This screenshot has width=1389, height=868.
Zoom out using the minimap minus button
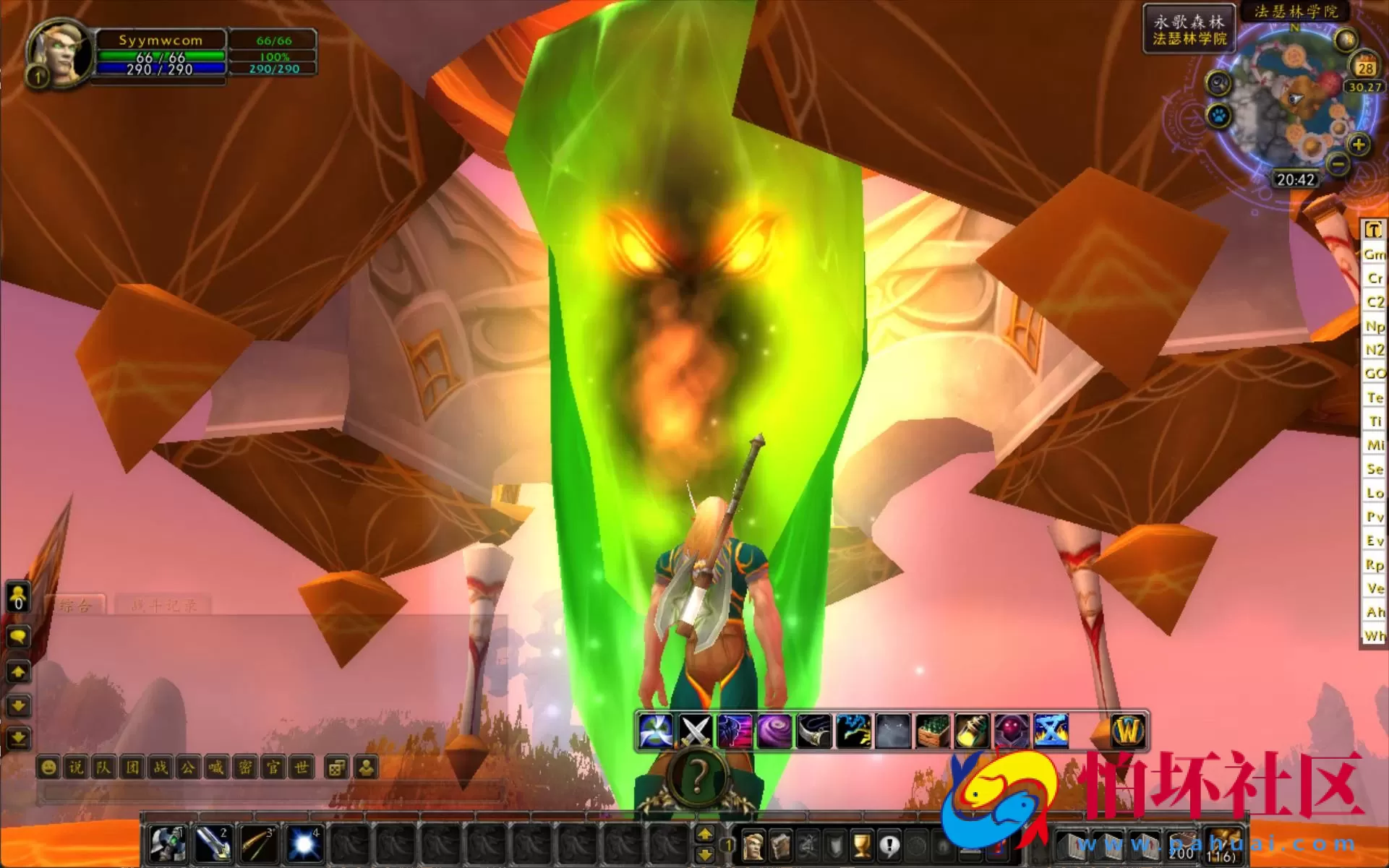coord(1338,165)
